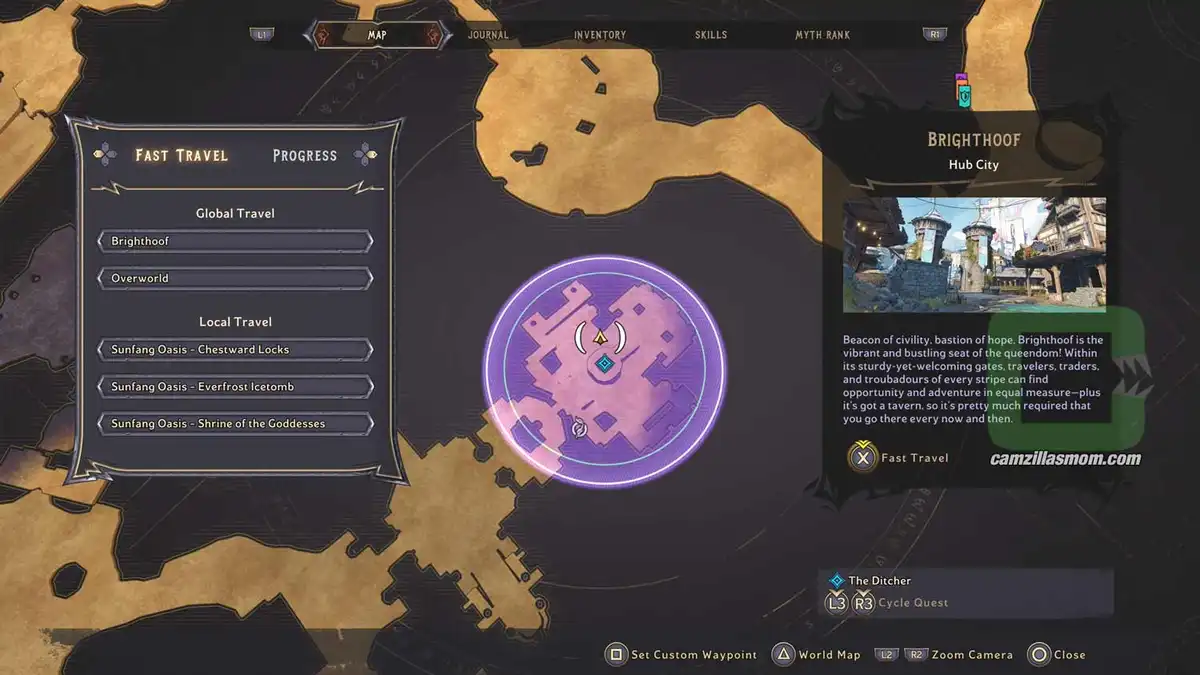Travel to Shrine of the Goddesses
This screenshot has width=1200, height=675.
235,424
